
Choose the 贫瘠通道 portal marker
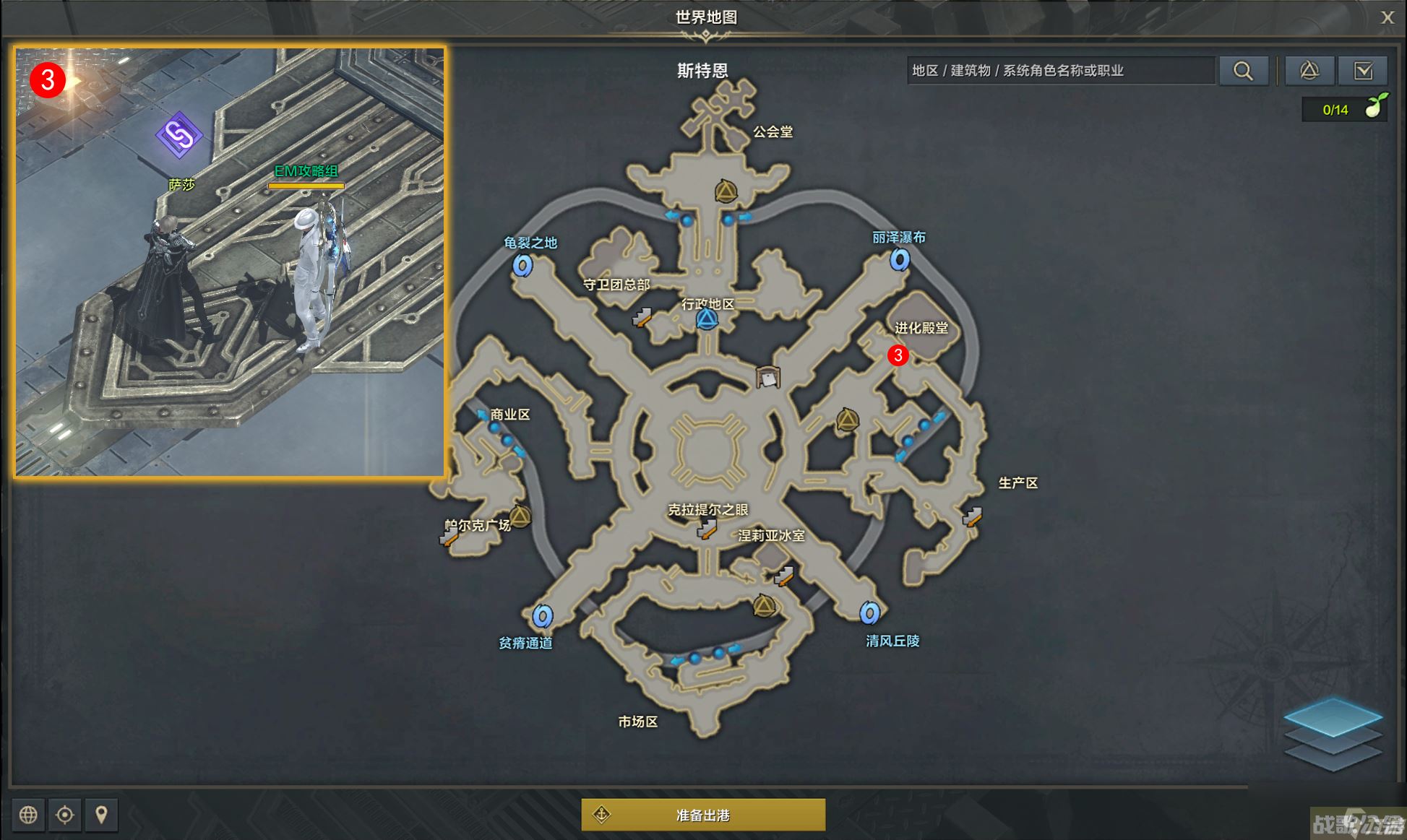coord(543,616)
